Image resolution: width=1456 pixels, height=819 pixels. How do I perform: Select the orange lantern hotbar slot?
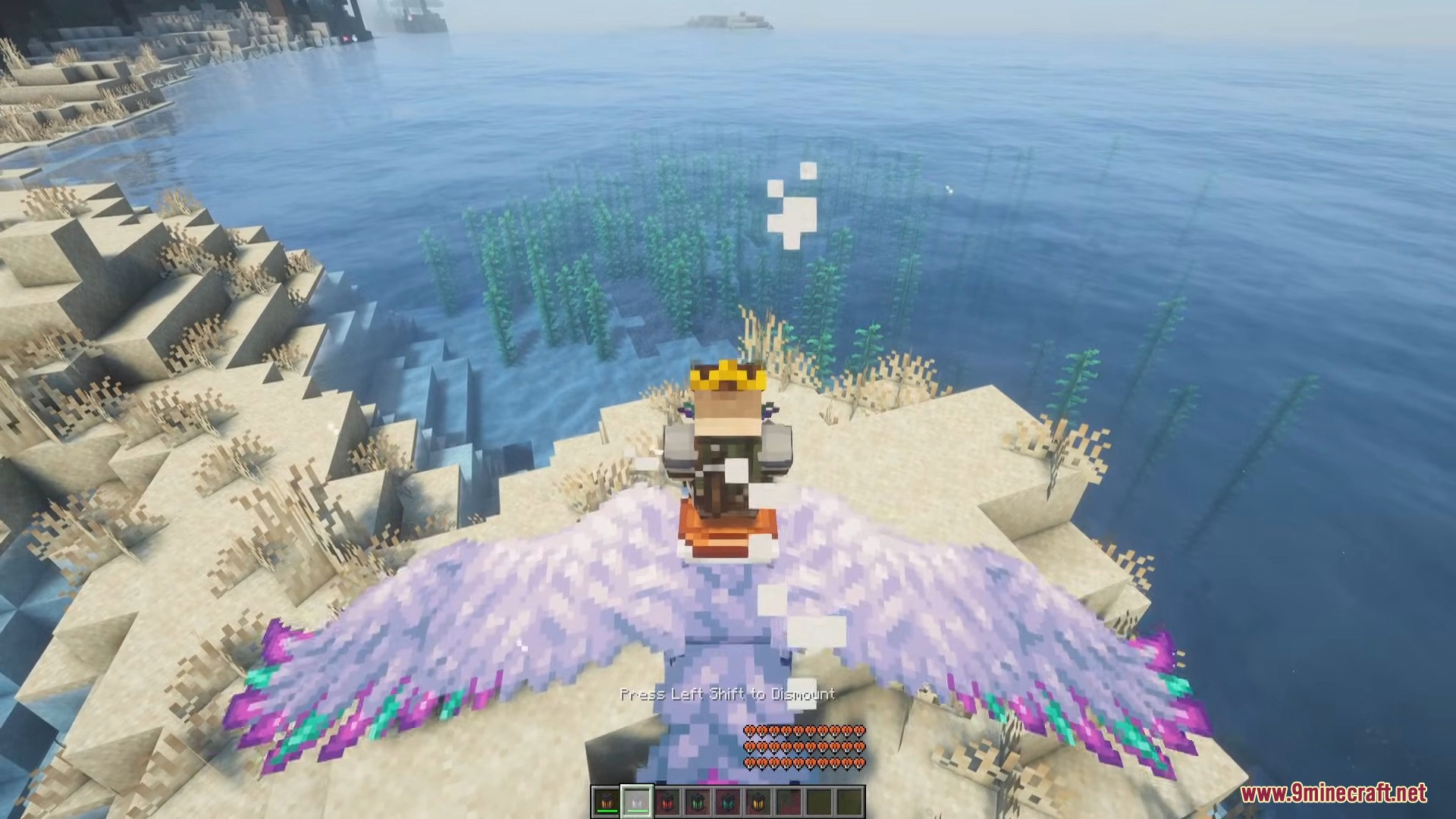(607, 802)
